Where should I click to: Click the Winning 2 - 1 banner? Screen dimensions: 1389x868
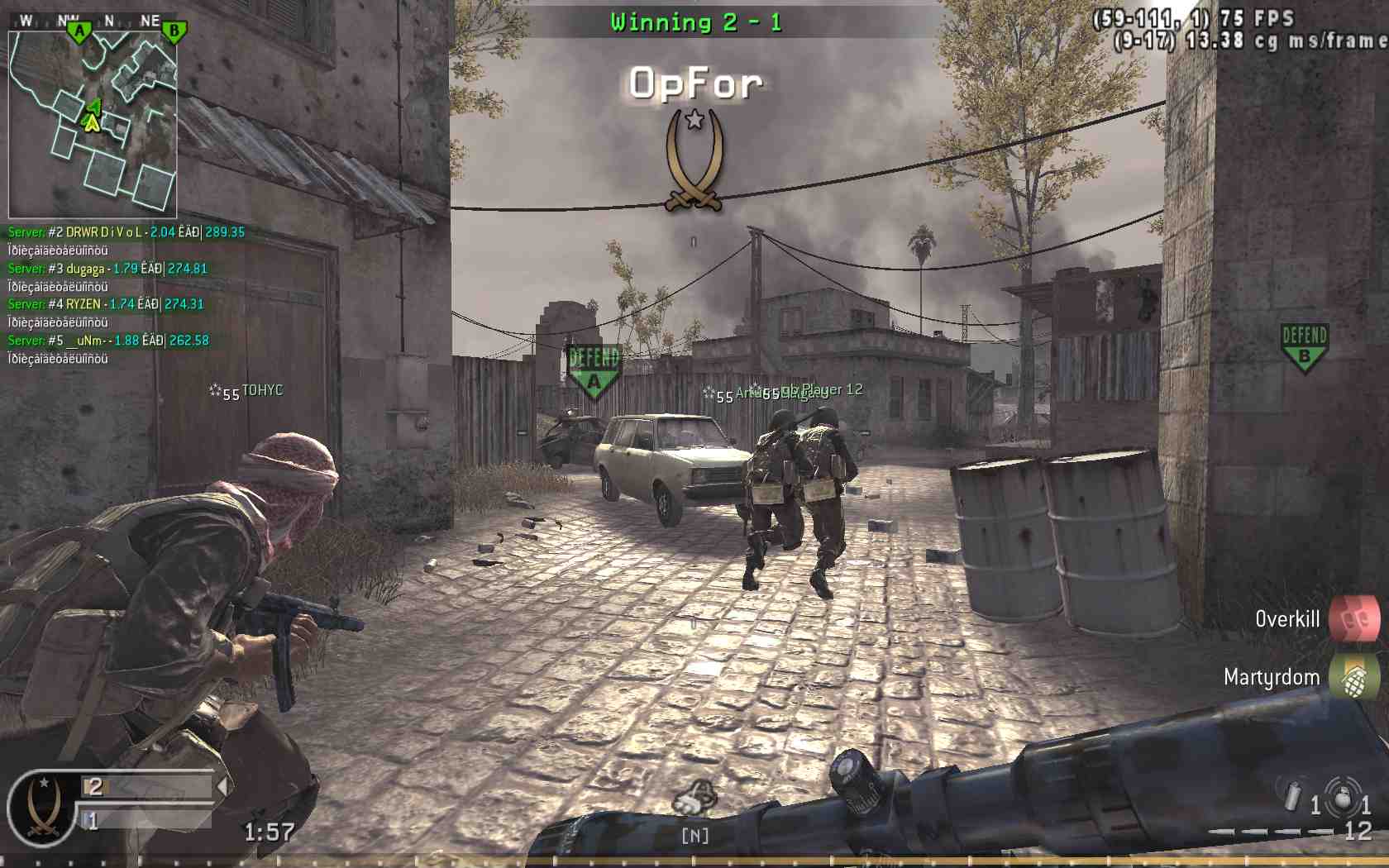(693, 21)
